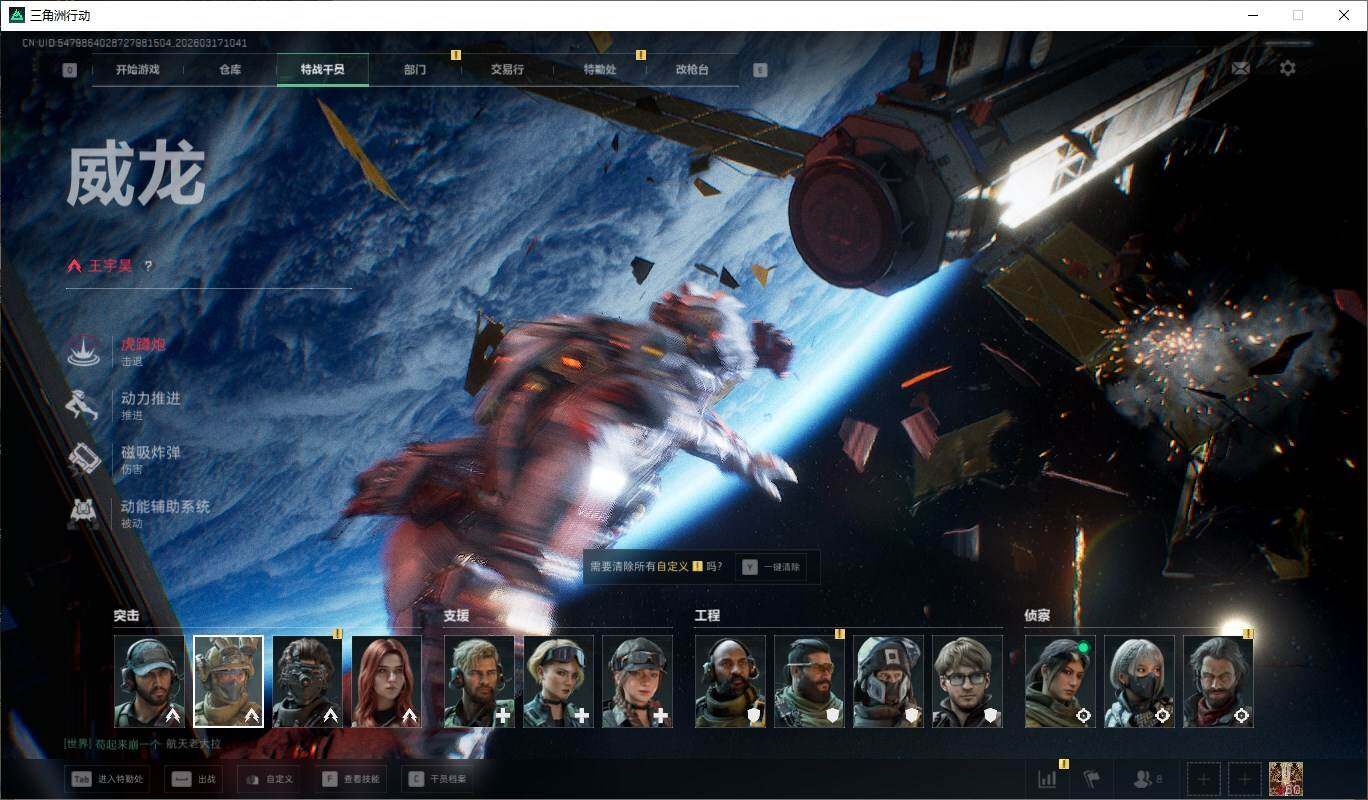1368x800 pixels.
Task: Open settings via the gear icon
Action: (x=1288, y=68)
